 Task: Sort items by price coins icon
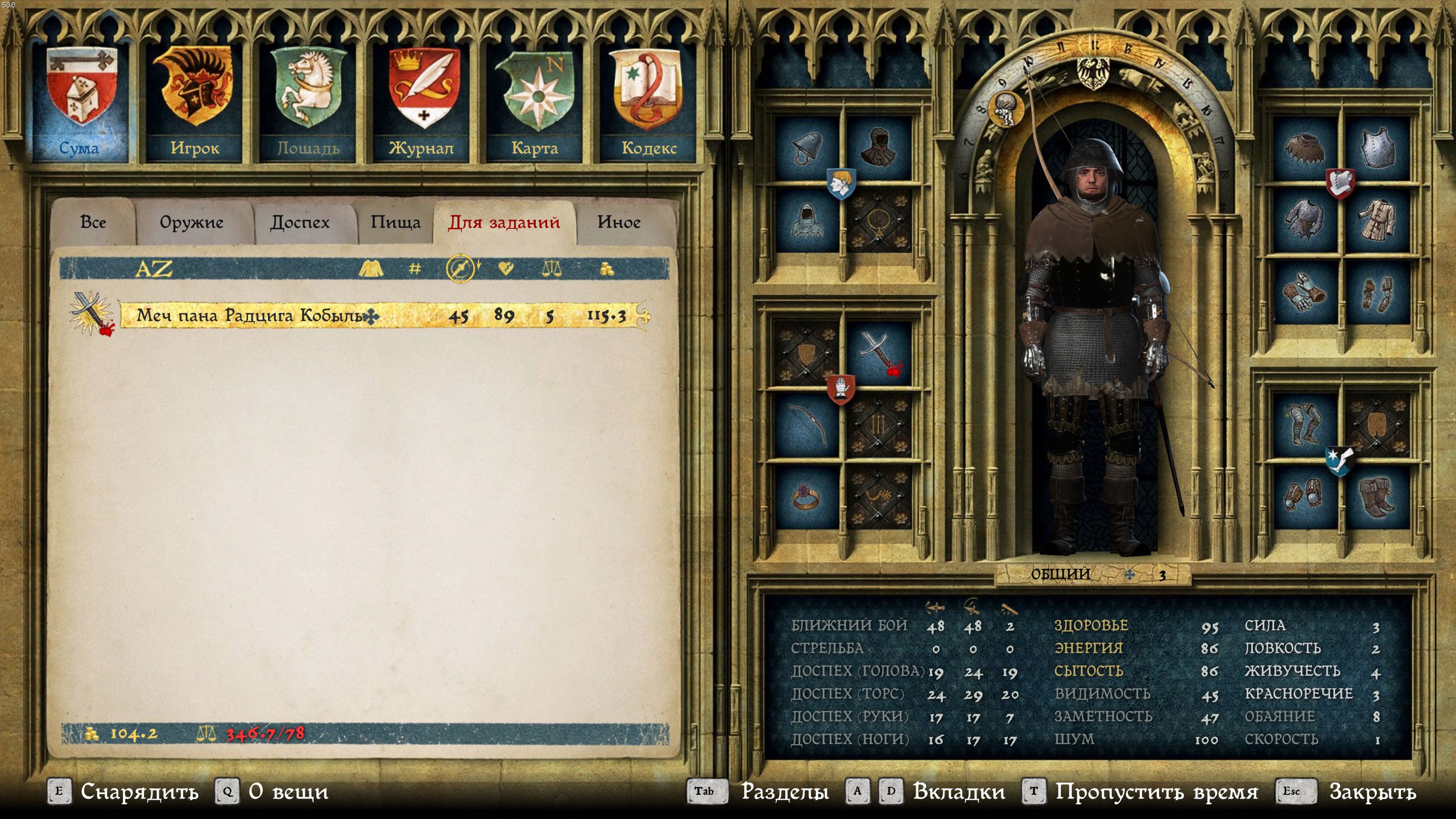click(607, 268)
